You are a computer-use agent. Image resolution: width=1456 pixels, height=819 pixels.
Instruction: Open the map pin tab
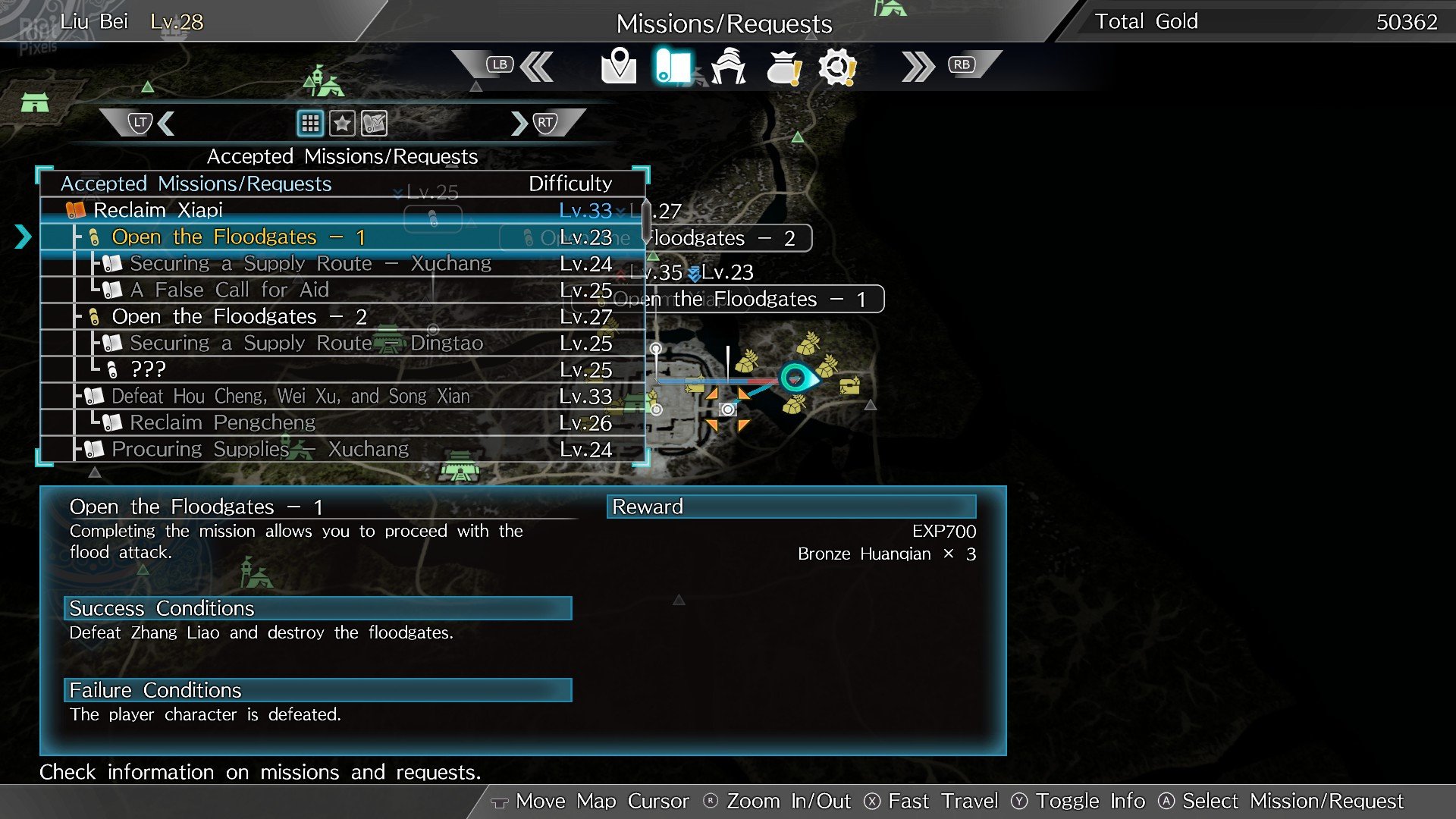tap(618, 67)
